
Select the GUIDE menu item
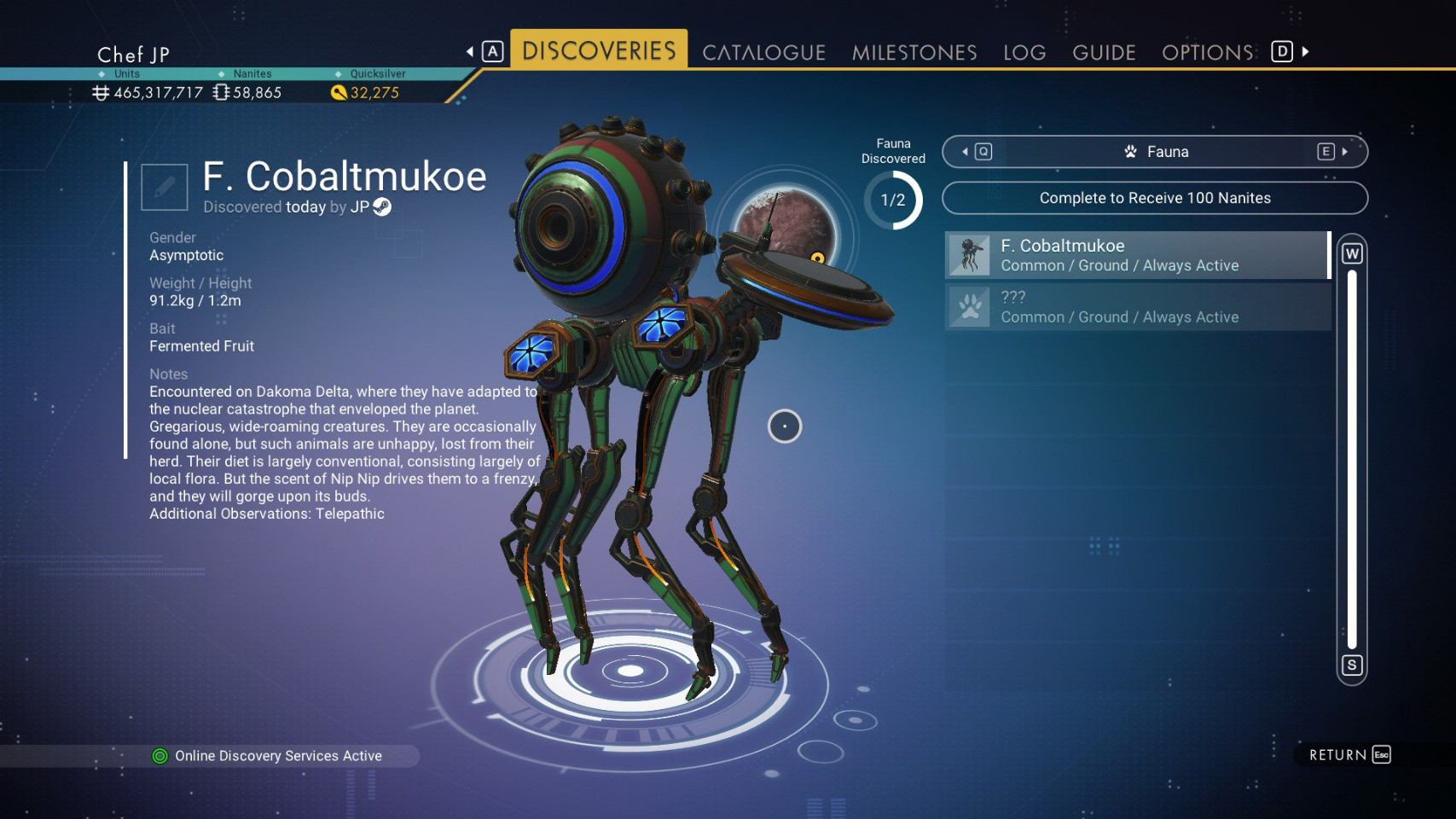pos(1103,51)
